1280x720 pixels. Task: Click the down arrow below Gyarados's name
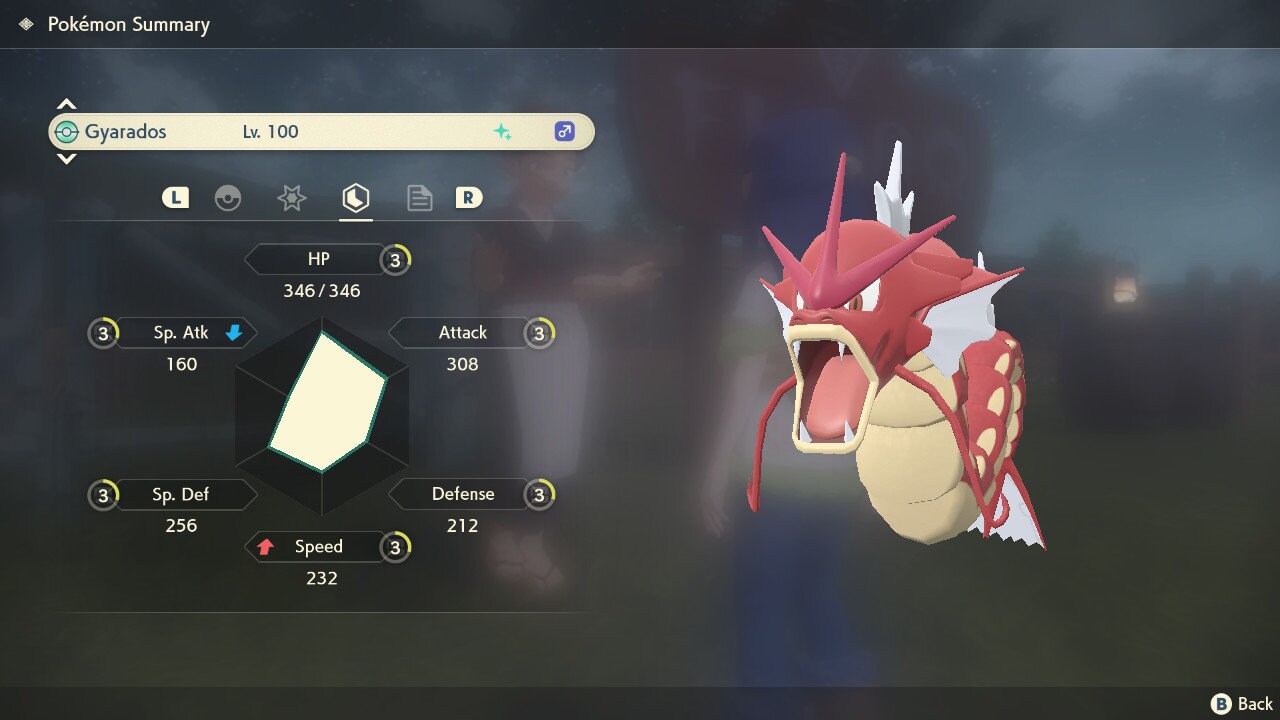coord(66,159)
